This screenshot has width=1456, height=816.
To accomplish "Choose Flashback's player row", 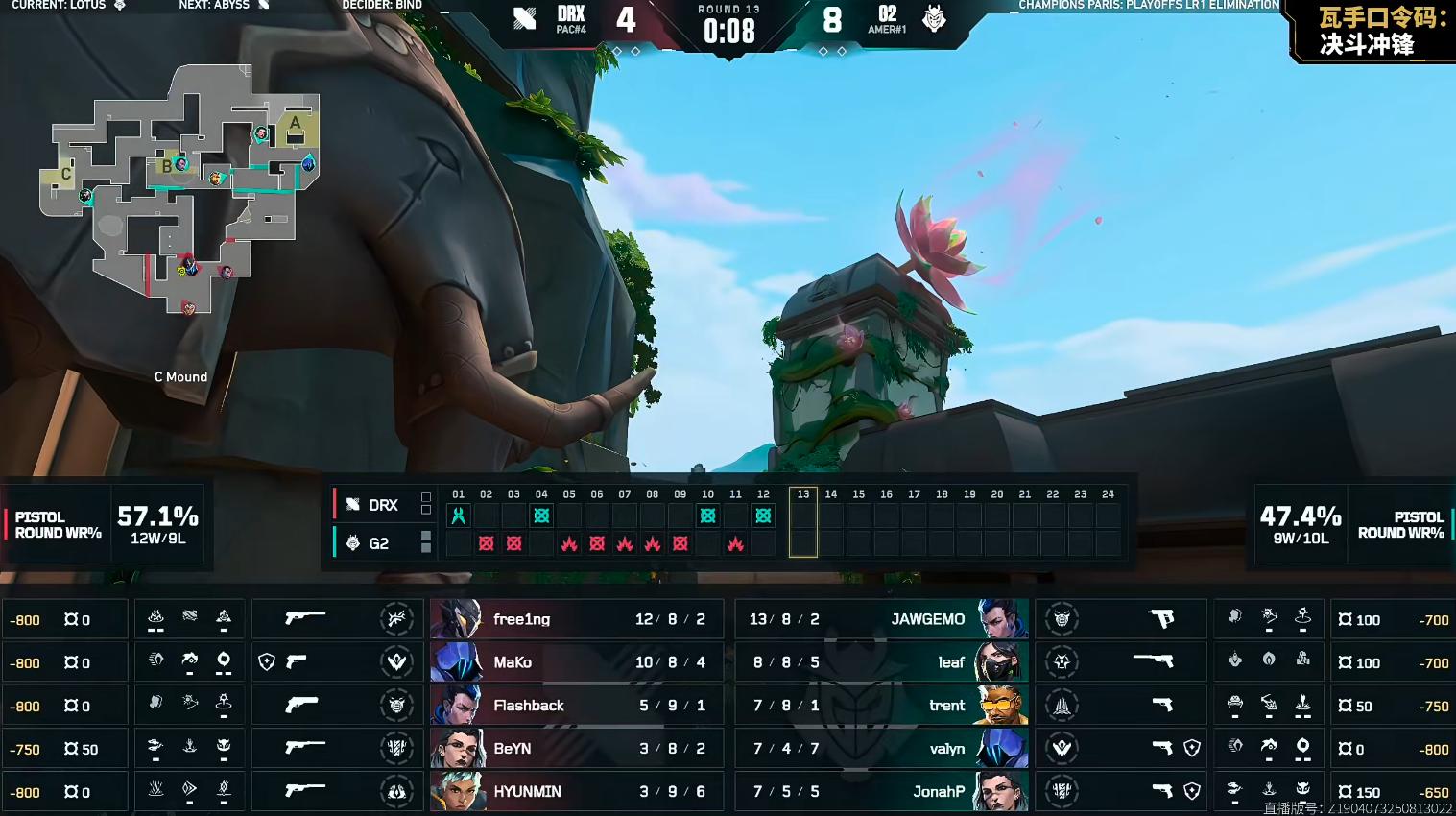I will [576, 706].
